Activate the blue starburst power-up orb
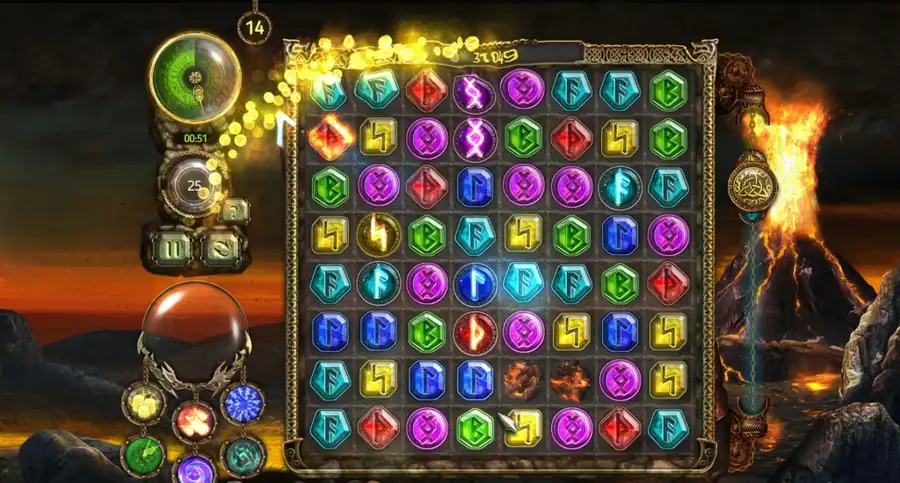 (241, 403)
